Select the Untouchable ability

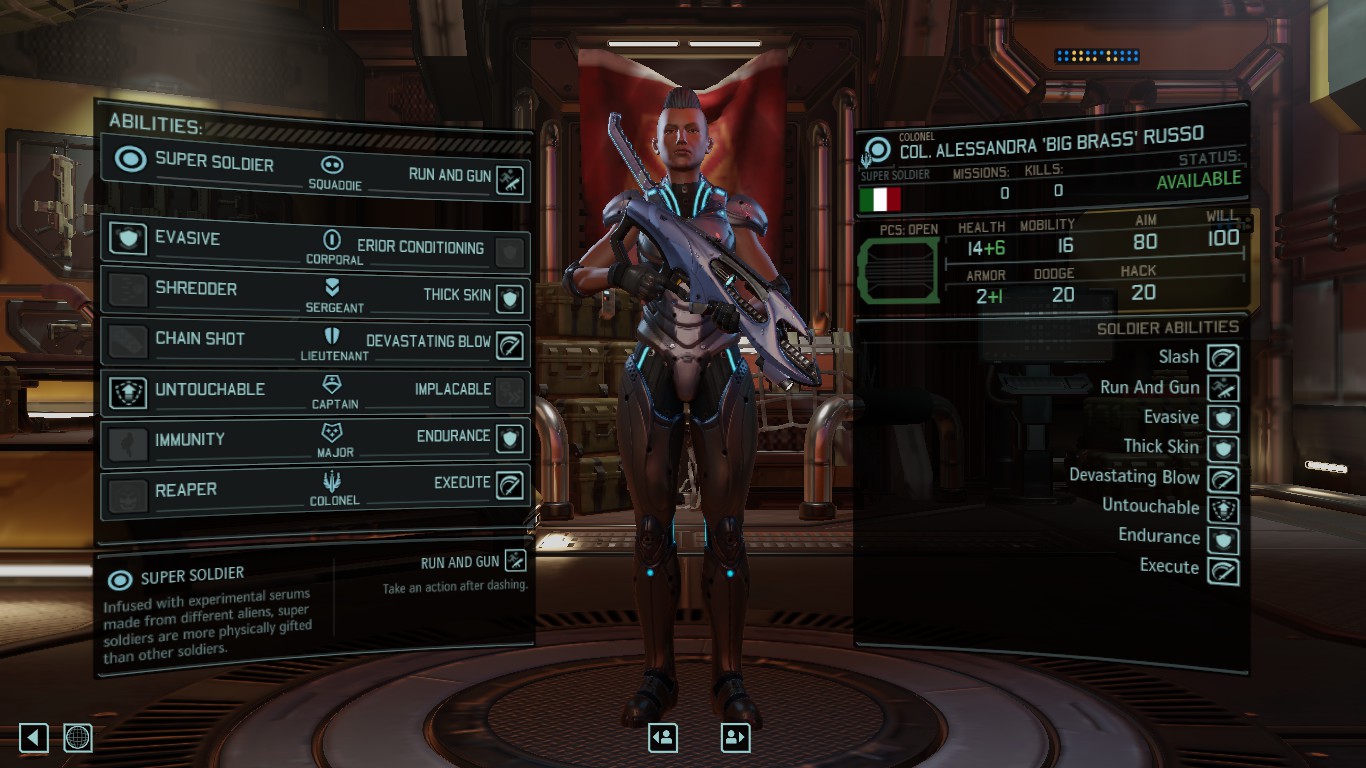[x=128, y=391]
